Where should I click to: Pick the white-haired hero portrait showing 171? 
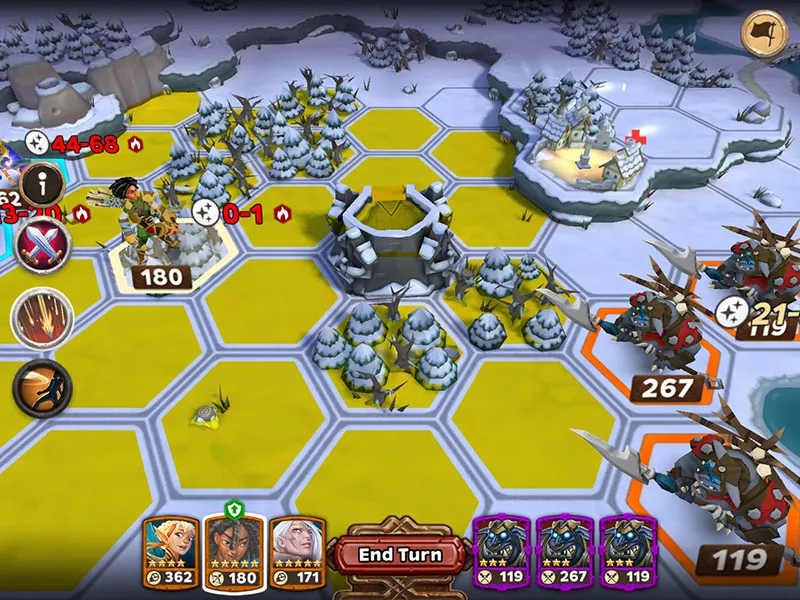[297, 549]
